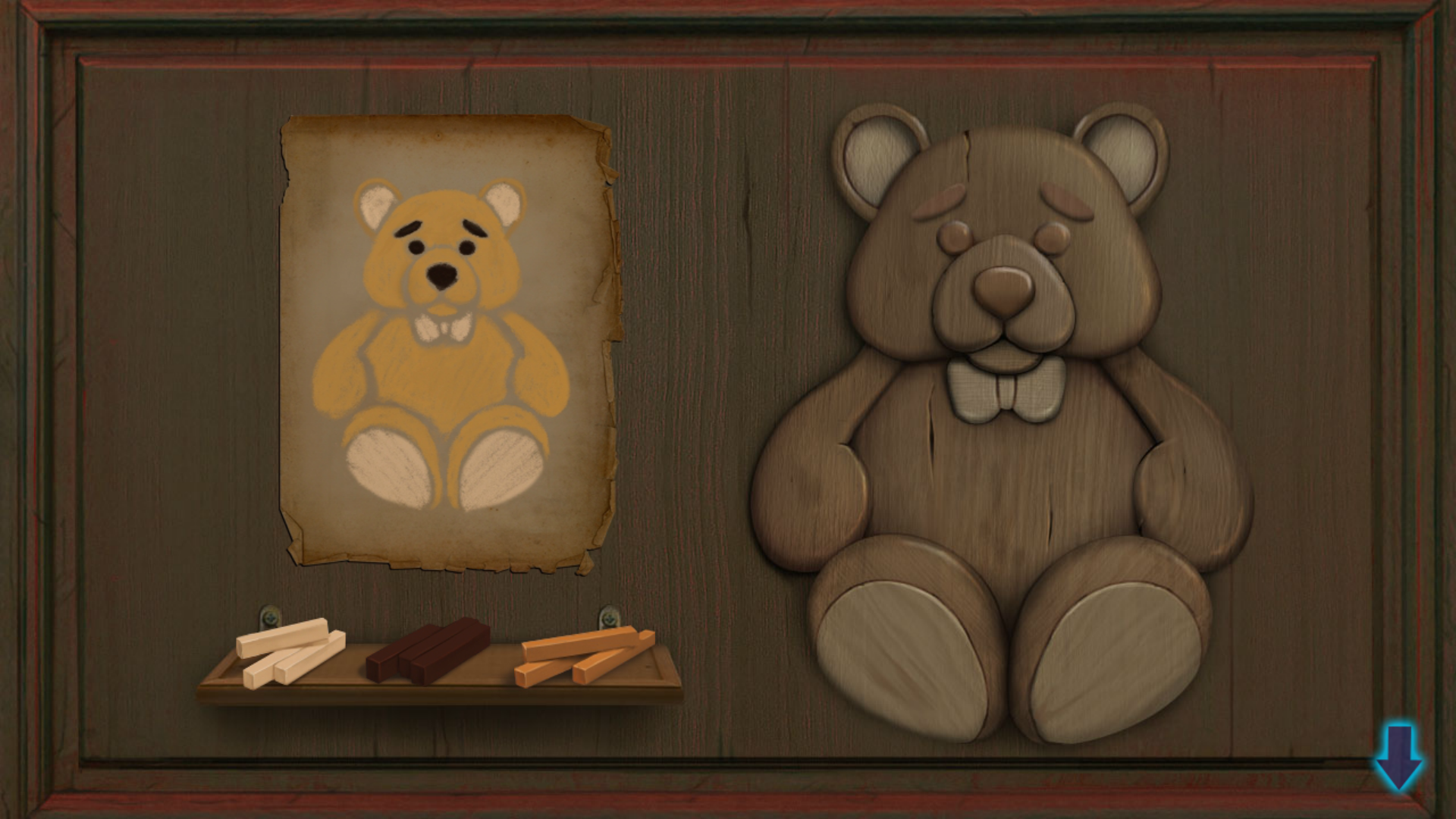Choose the orange chalk sticks

pyautogui.click(x=582, y=654)
